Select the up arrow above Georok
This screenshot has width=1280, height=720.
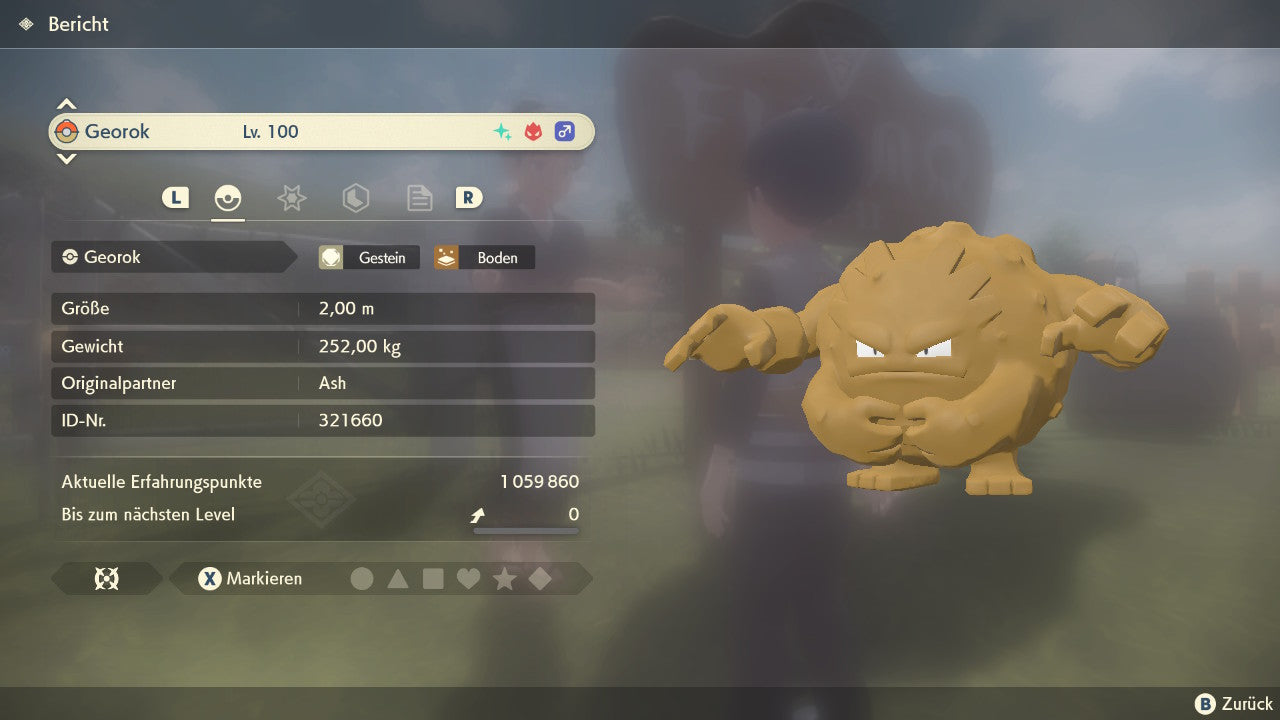click(66, 104)
